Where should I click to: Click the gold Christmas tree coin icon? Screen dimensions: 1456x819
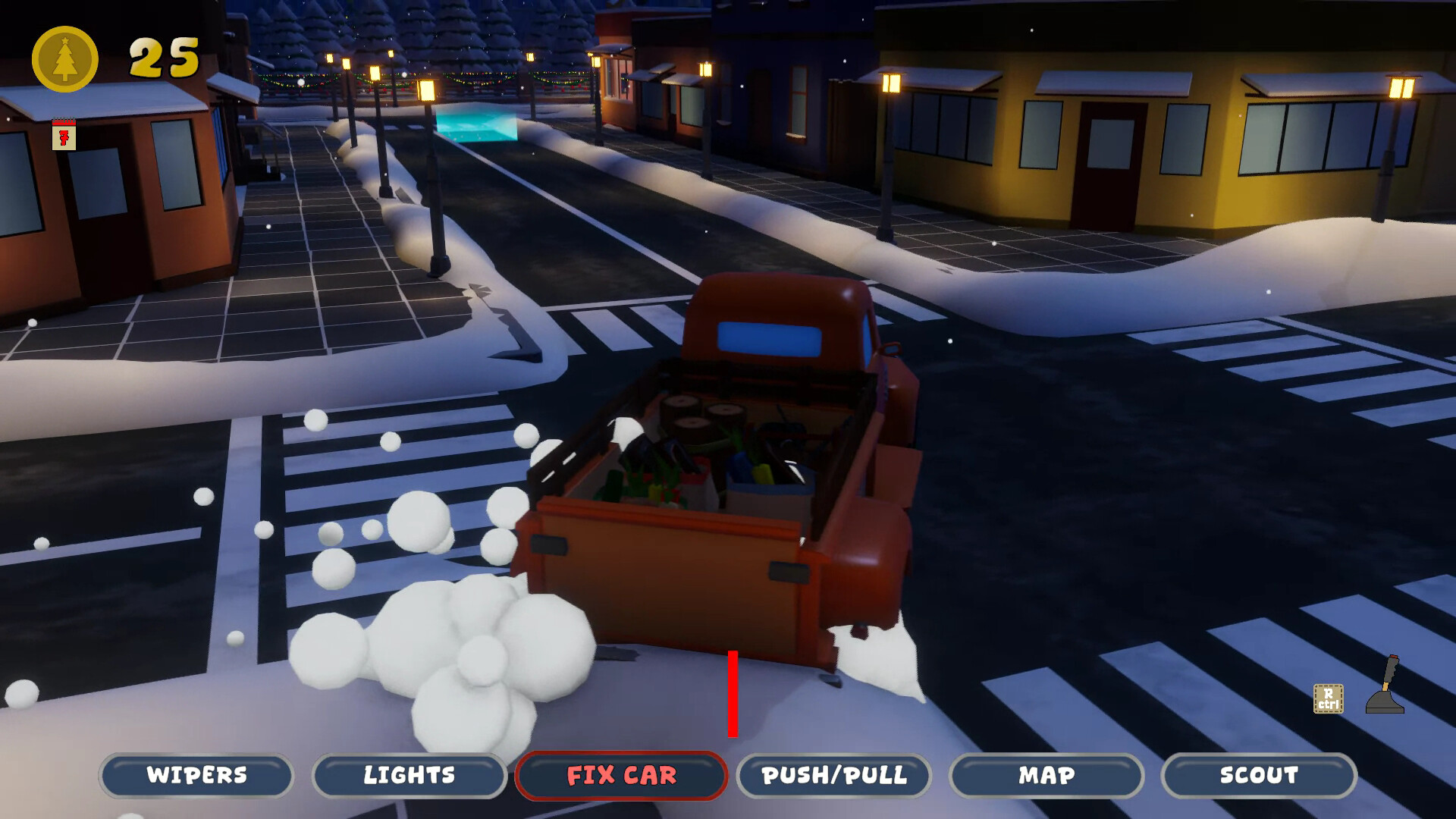click(x=65, y=59)
